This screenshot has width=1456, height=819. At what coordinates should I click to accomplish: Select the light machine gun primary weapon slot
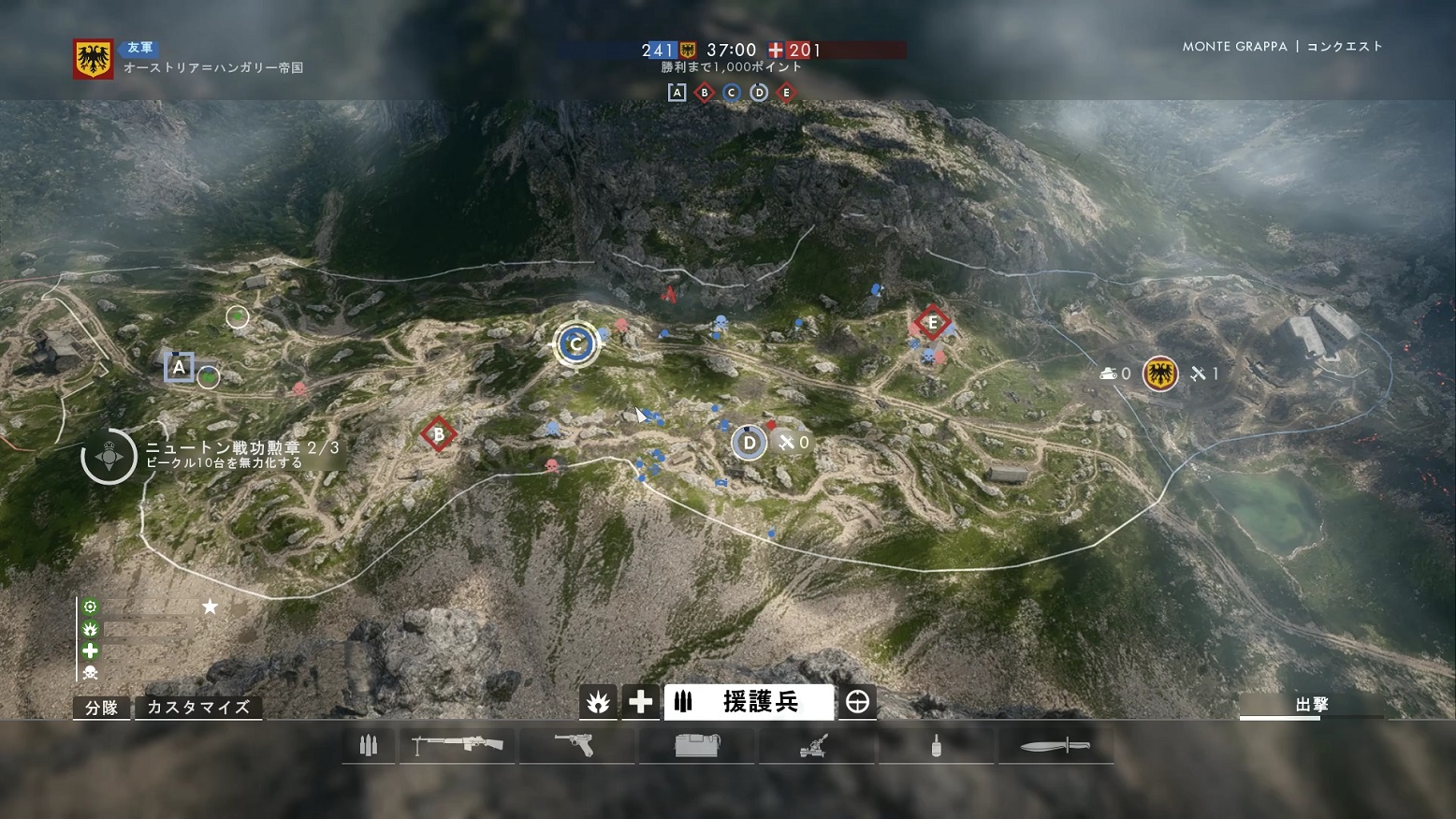pyautogui.click(x=458, y=746)
